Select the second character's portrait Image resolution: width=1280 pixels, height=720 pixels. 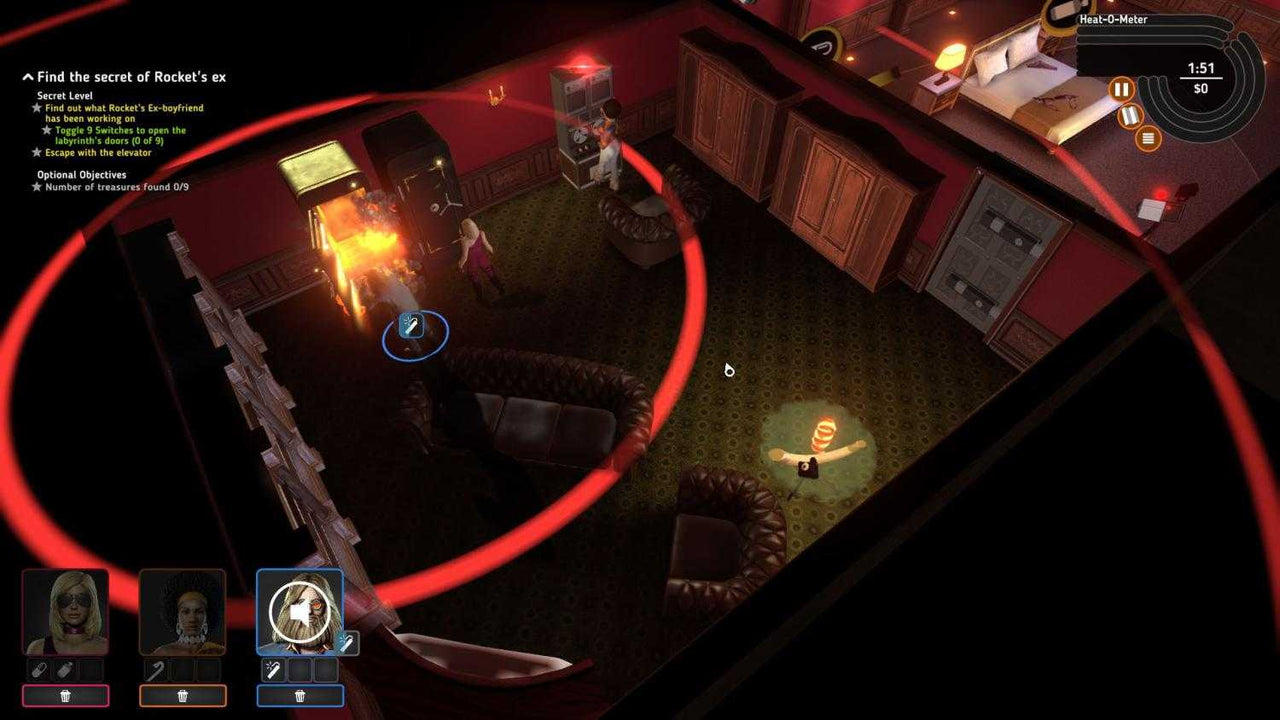tap(183, 612)
